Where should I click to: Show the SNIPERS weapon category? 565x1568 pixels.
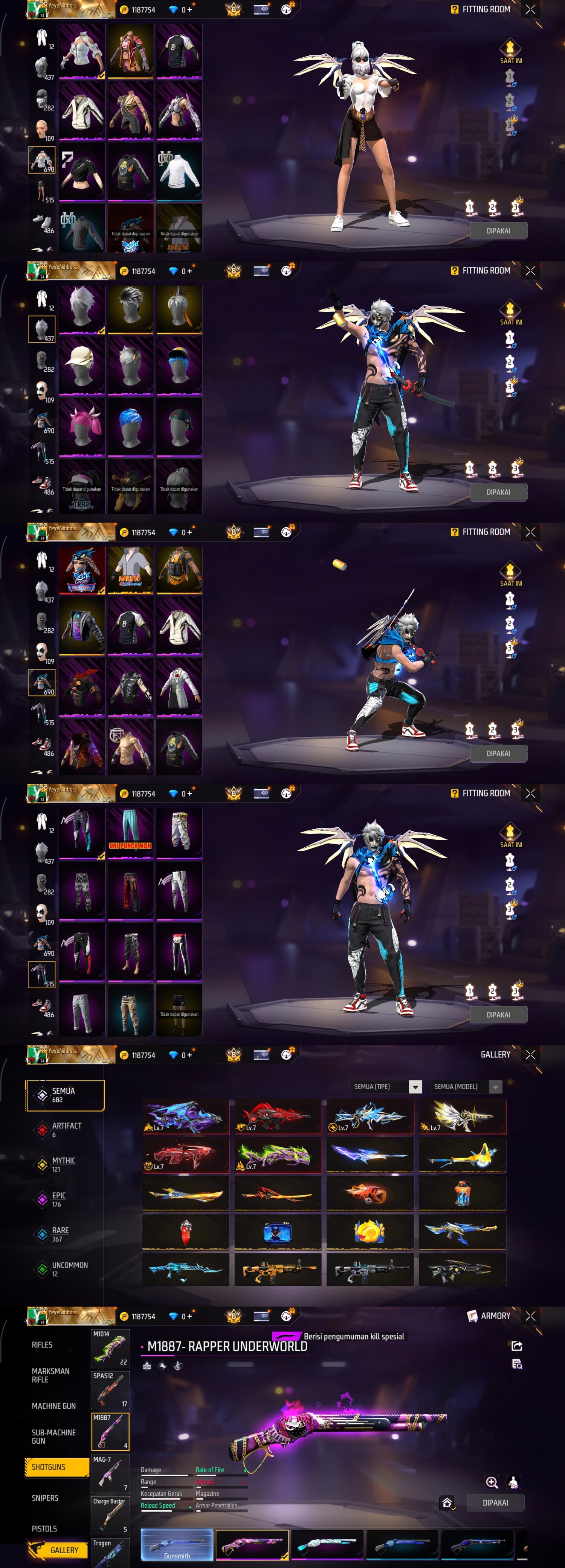coord(45,1498)
